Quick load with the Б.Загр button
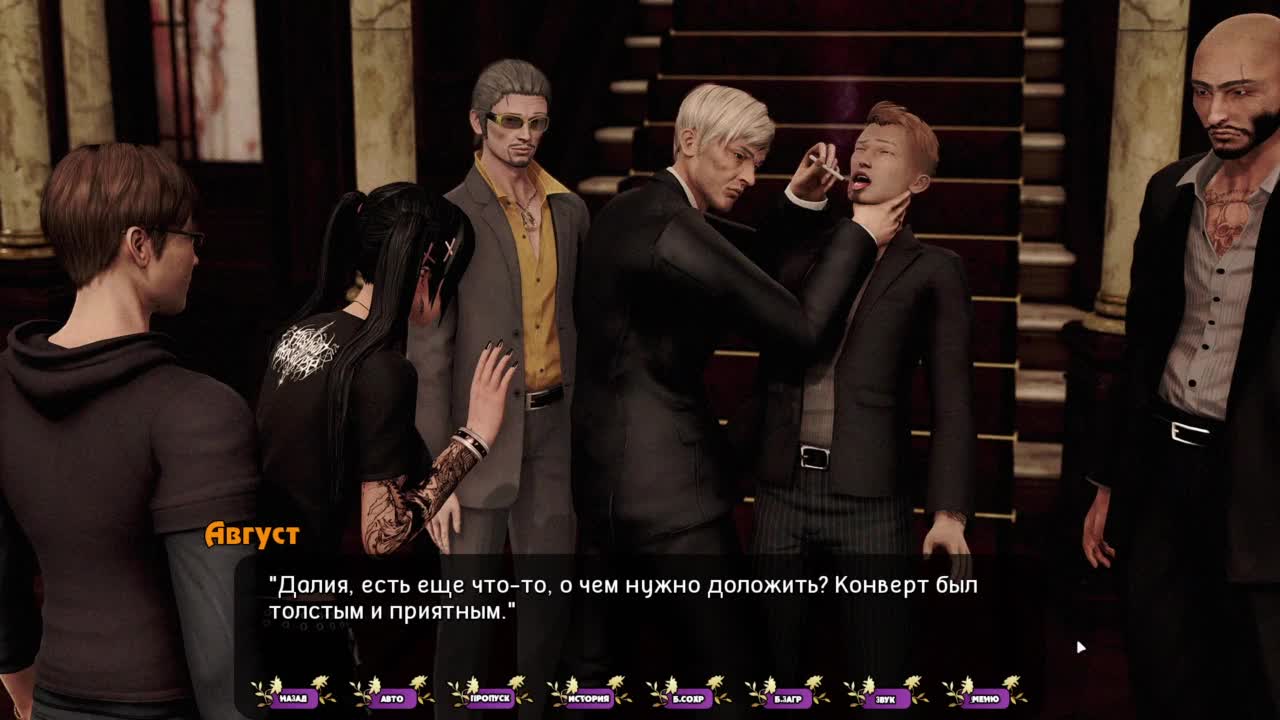The height and width of the screenshot is (720, 1280). (787, 698)
